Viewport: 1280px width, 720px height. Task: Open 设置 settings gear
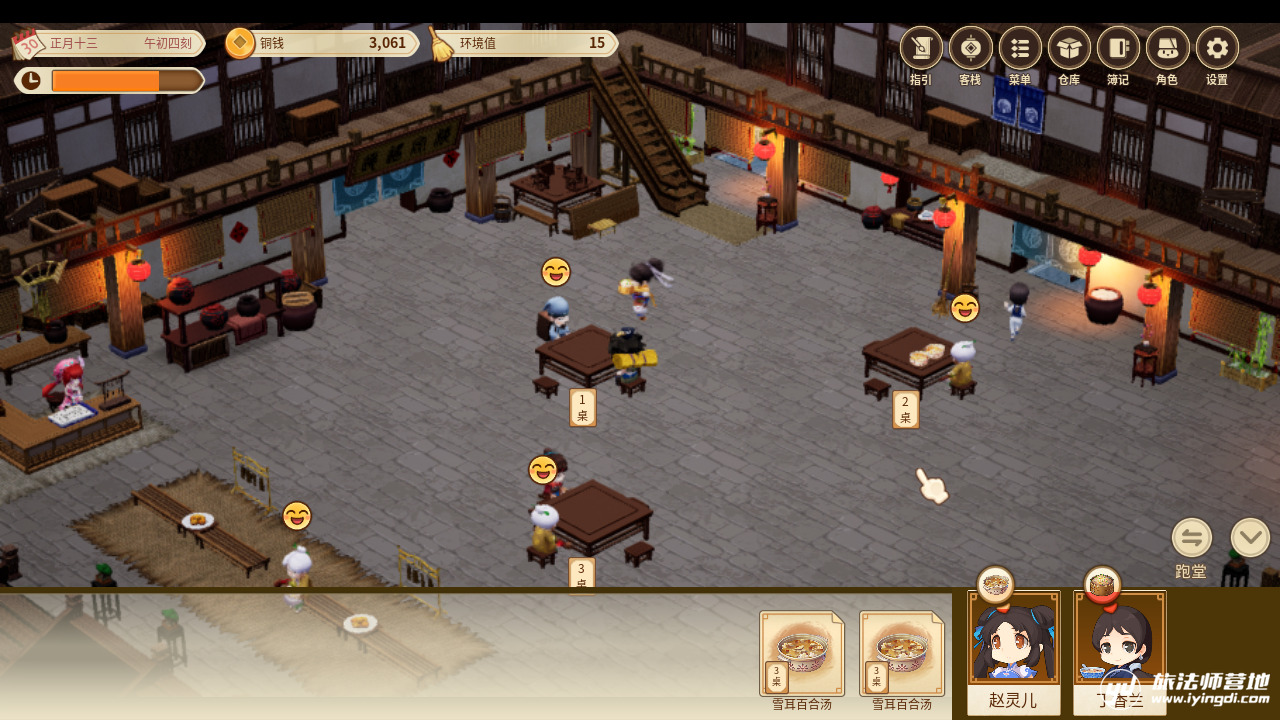tap(1217, 48)
